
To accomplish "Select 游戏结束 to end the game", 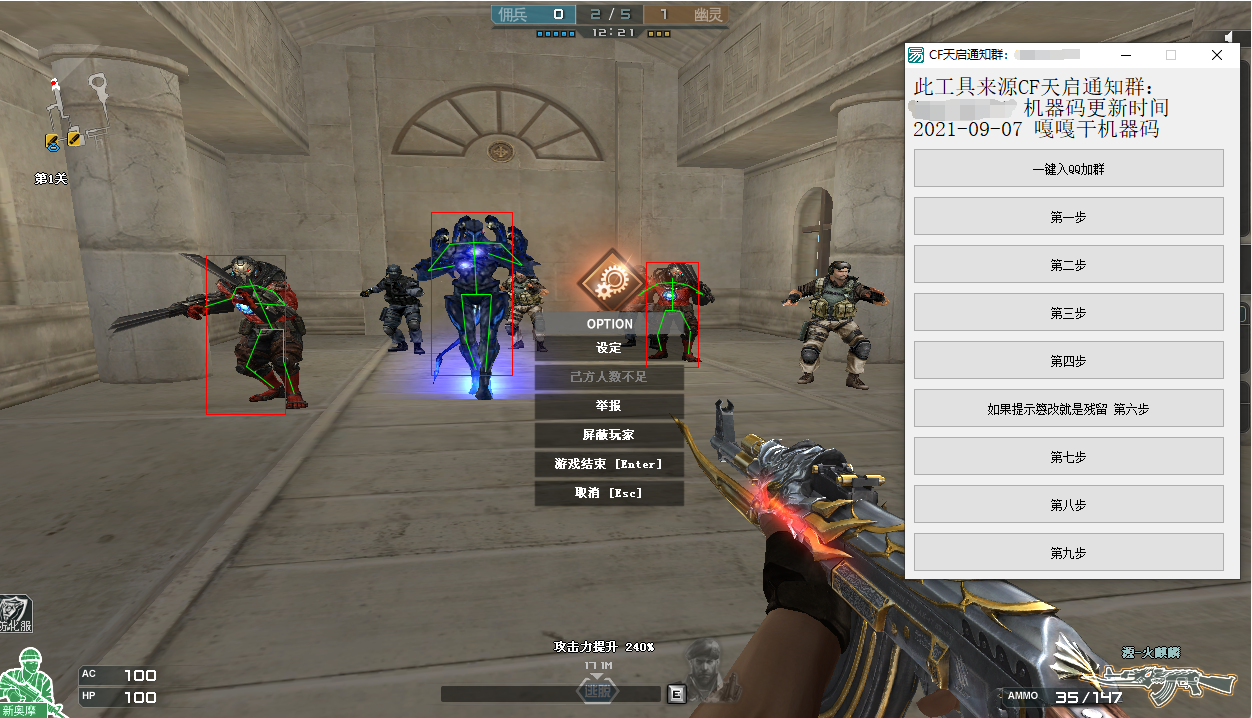I will pyautogui.click(x=609, y=464).
